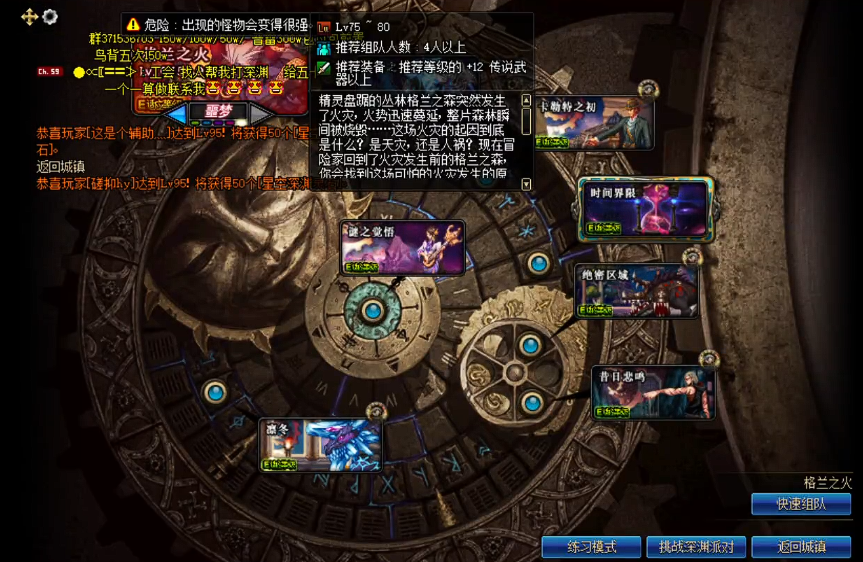Select the 绝密区域 dungeon tile
The height and width of the screenshot is (562, 863).
pyautogui.click(x=635, y=291)
